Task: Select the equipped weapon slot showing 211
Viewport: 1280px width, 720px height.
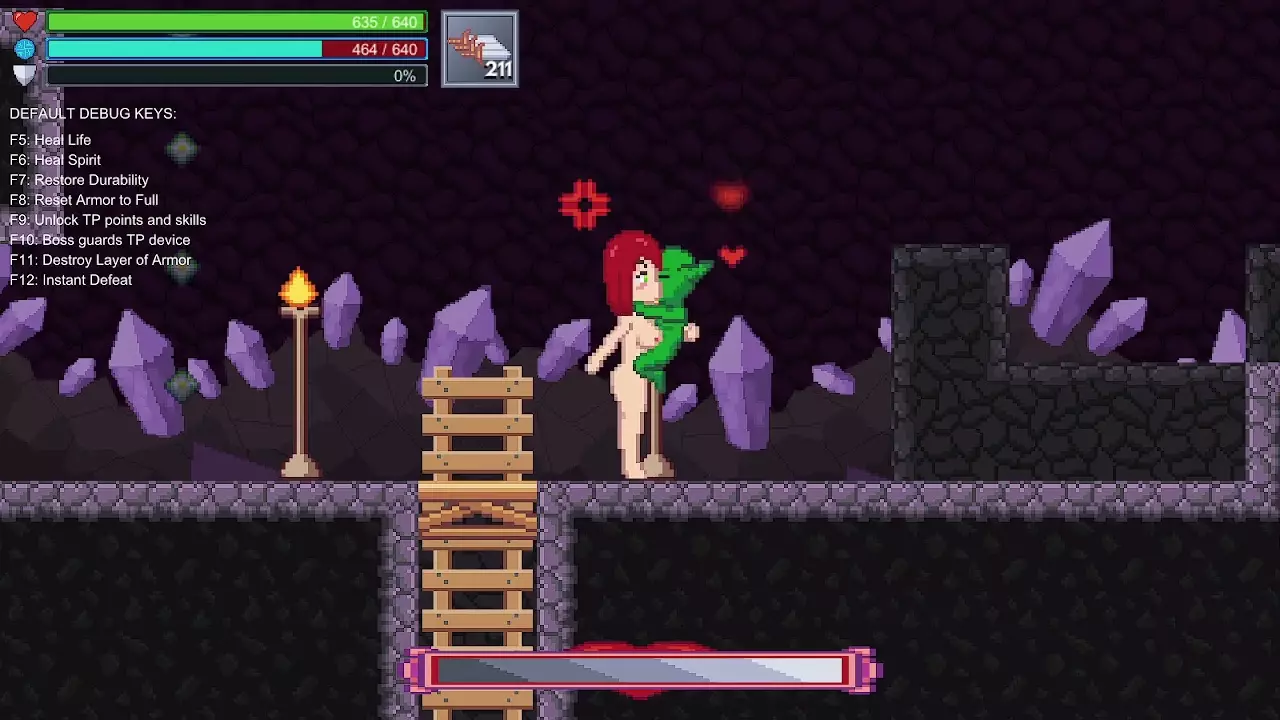Action: [x=480, y=49]
